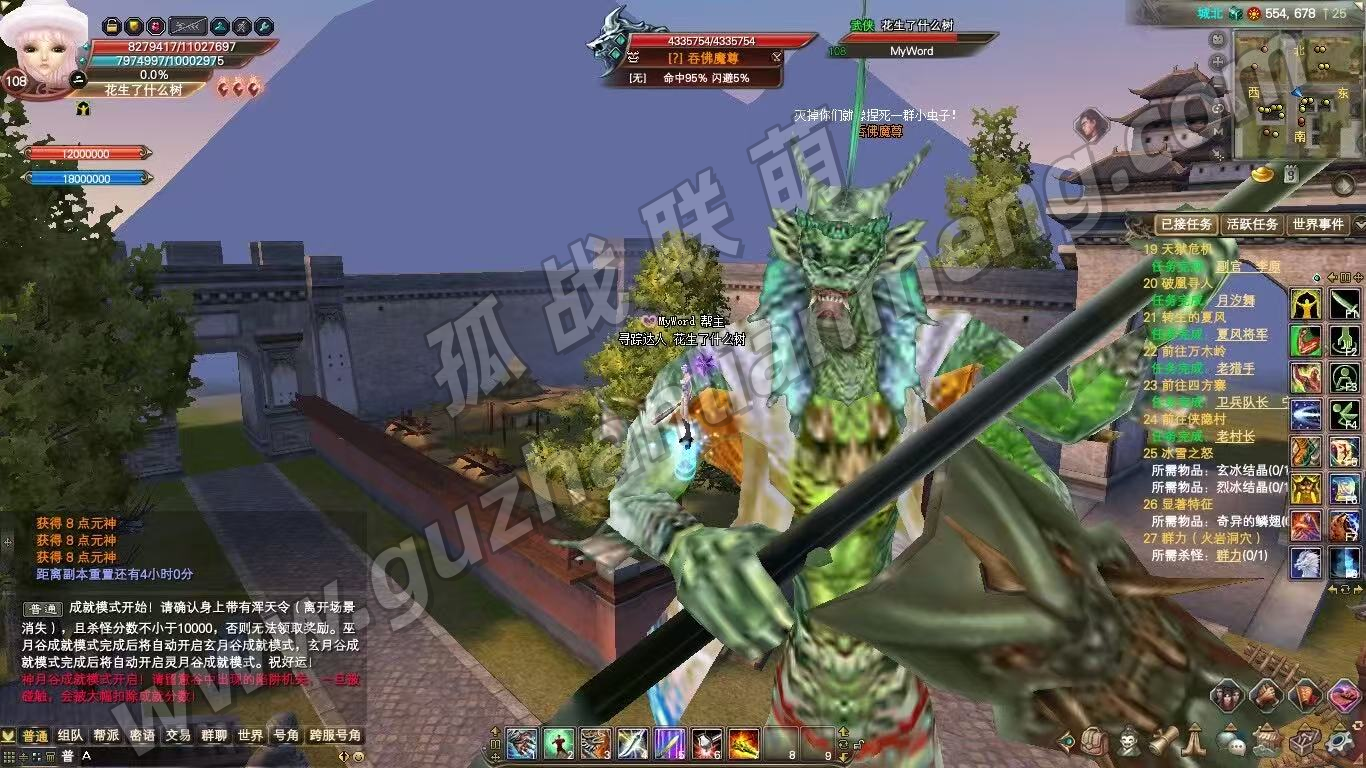The width and height of the screenshot is (1366, 768).
Task: Click the player portrait avatar
Action: click(x=40, y=50)
